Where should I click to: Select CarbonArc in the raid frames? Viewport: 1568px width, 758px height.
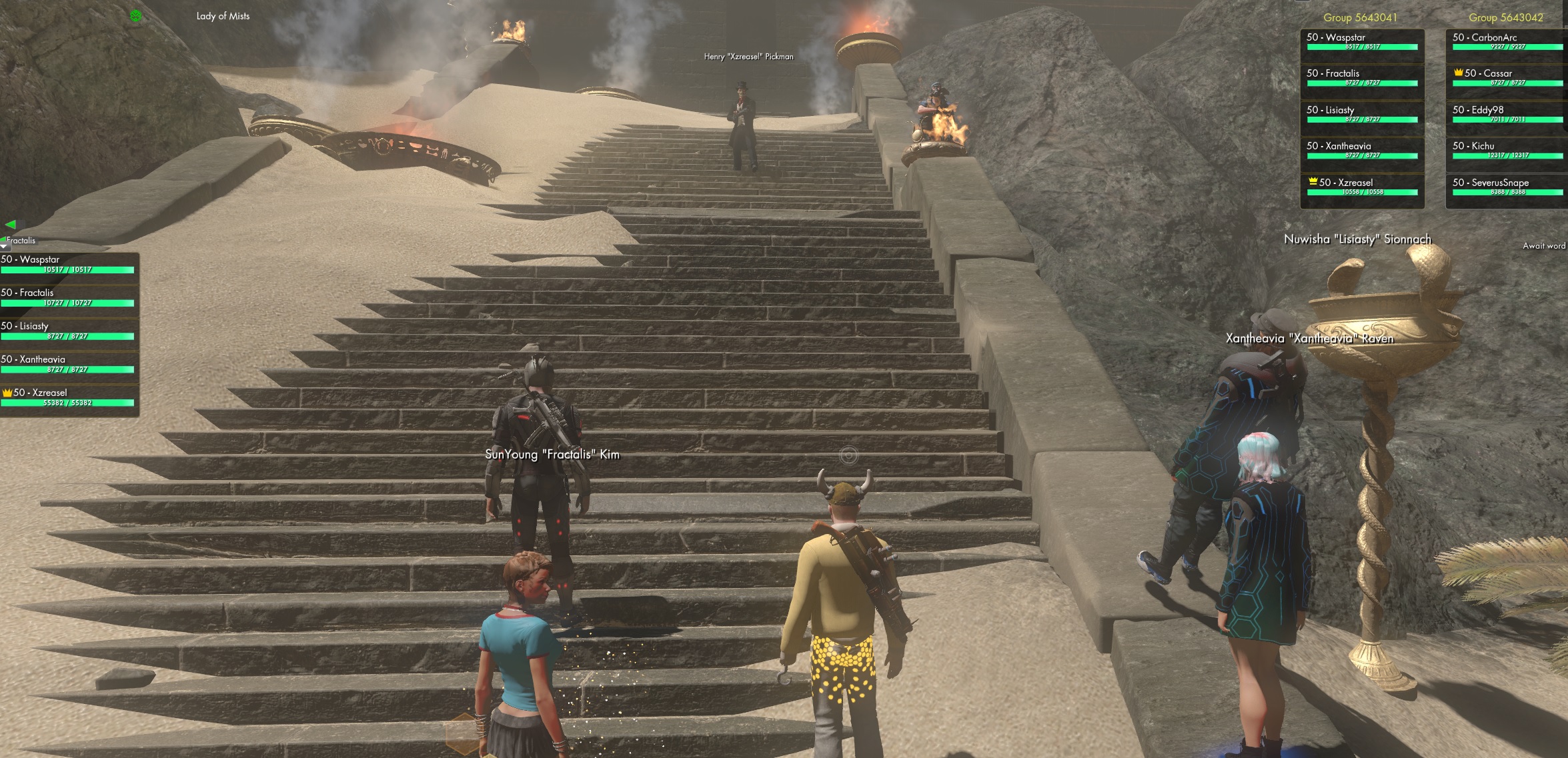[x=1507, y=41]
